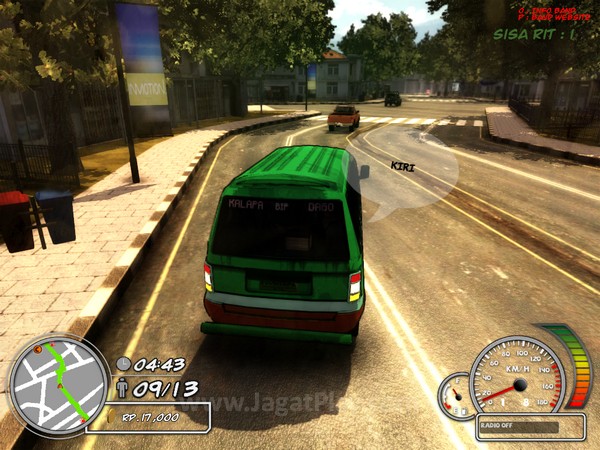Select the KIRI passenger speech bubble
Image resolution: width=600 pixels, height=450 pixels.
tap(408, 175)
